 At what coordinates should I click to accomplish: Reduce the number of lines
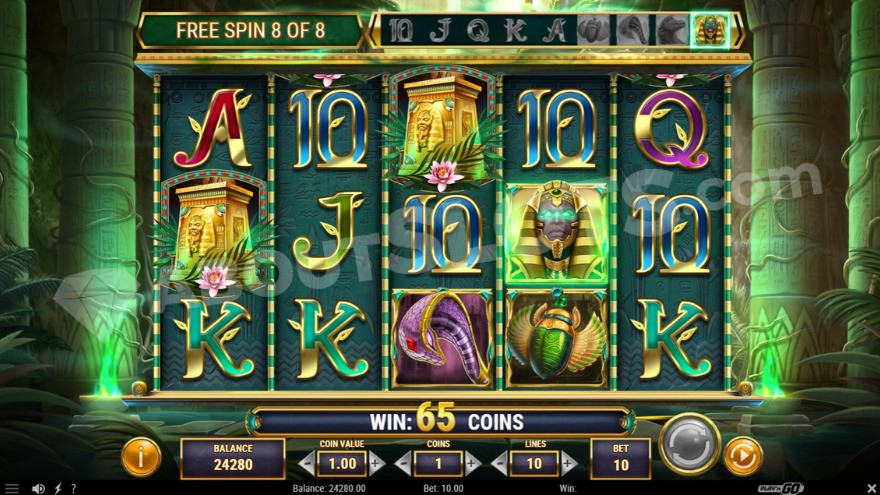point(499,463)
